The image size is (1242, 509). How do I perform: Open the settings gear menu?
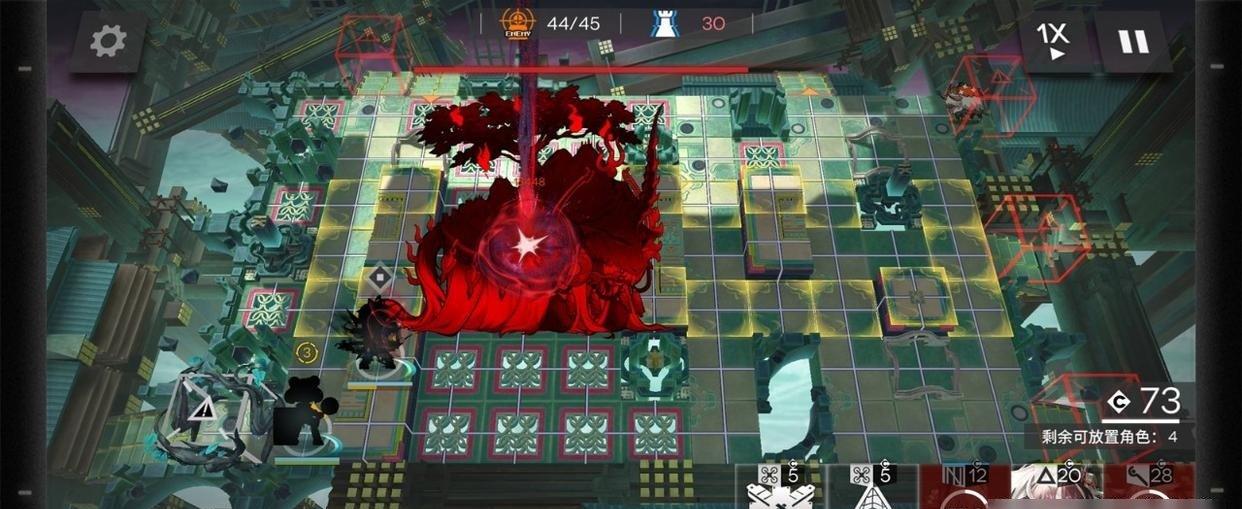click(108, 41)
